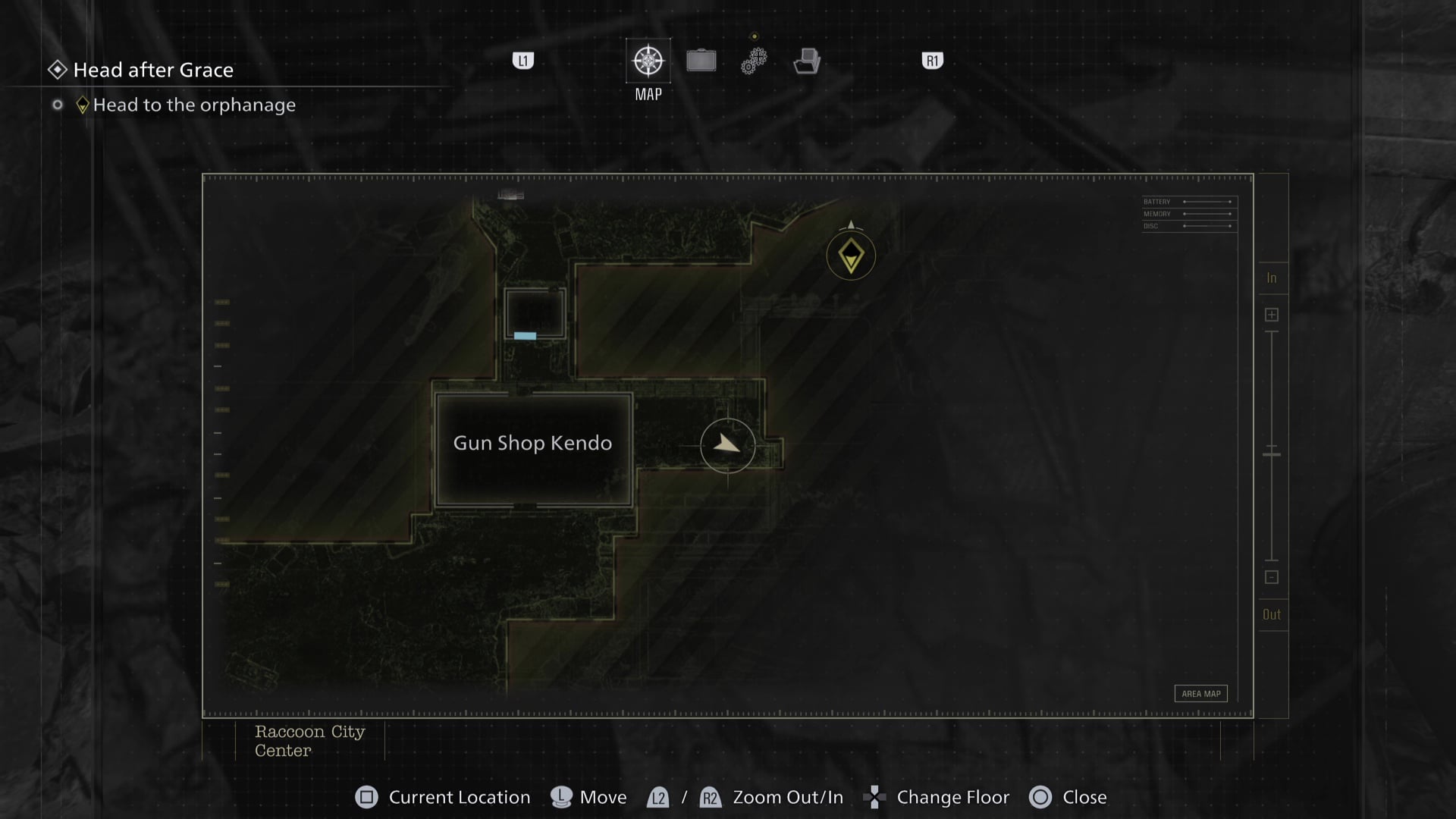
Task: Select the Gun Shop Kendo room
Action: coord(533,449)
